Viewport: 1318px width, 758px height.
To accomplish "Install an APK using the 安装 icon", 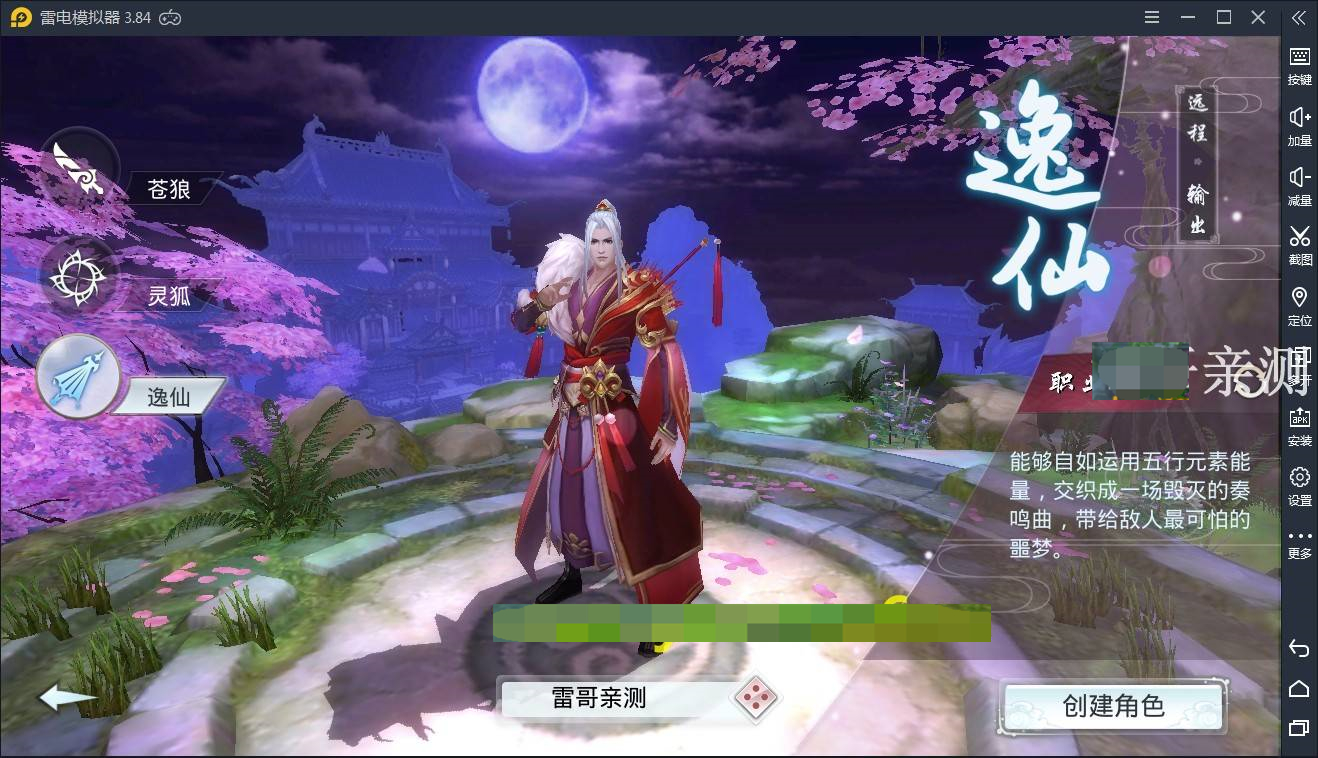I will pos(1298,428).
